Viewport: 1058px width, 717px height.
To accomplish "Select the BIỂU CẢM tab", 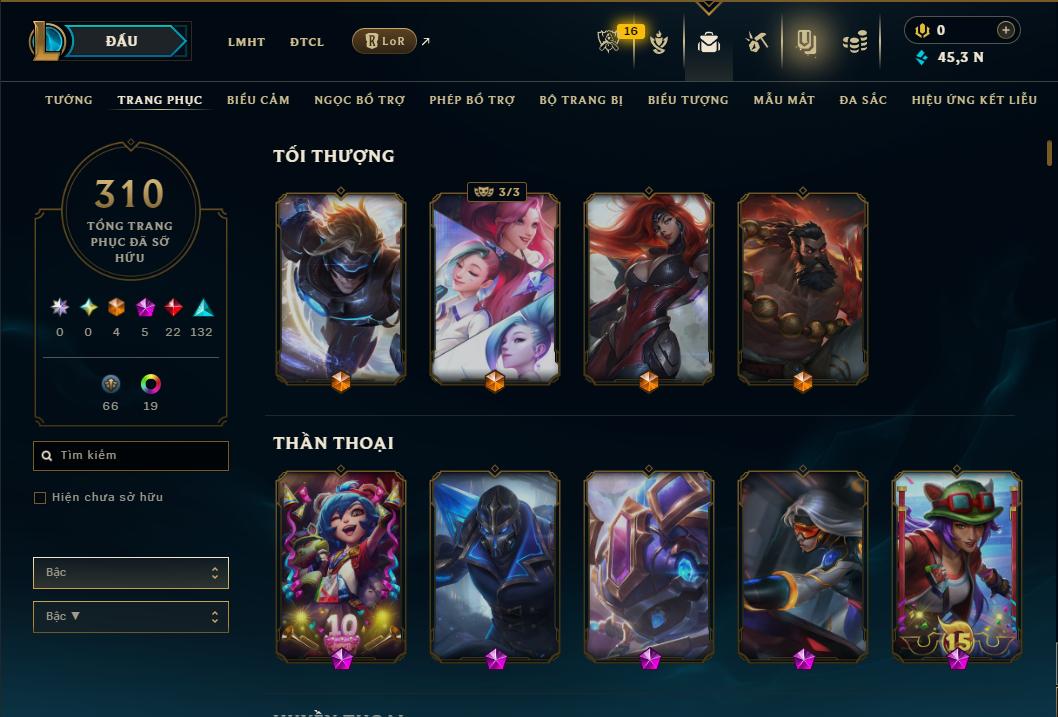I will [258, 100].
